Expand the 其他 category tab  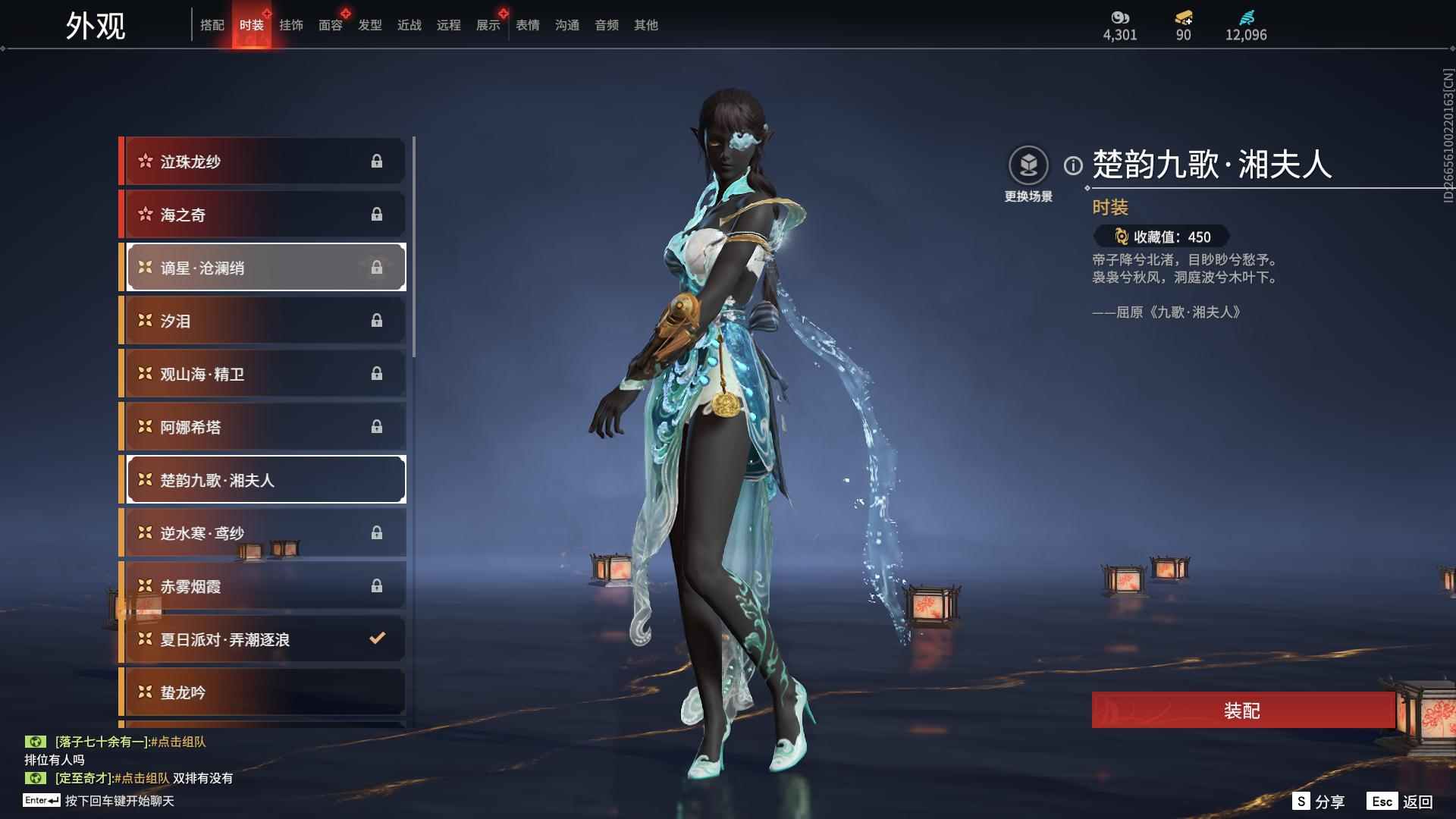(x=645, y=25)
